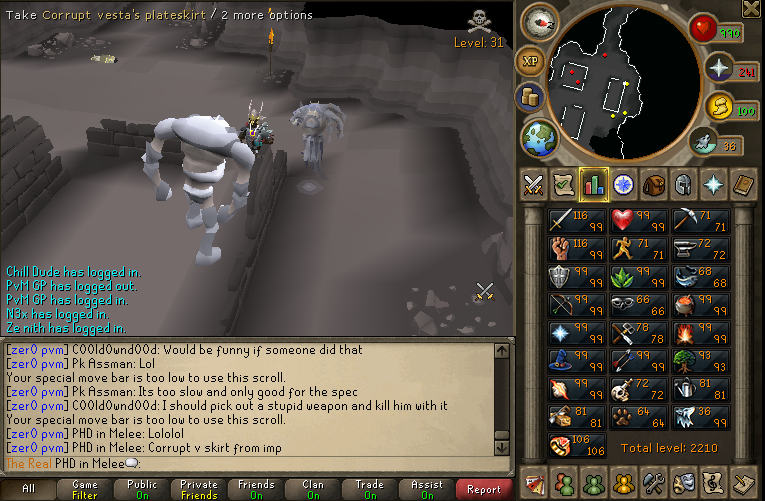The height and width of the screenshot is (501, 765).
Task: Switch to the Inventory backpack tab
Action: [654, 184]
